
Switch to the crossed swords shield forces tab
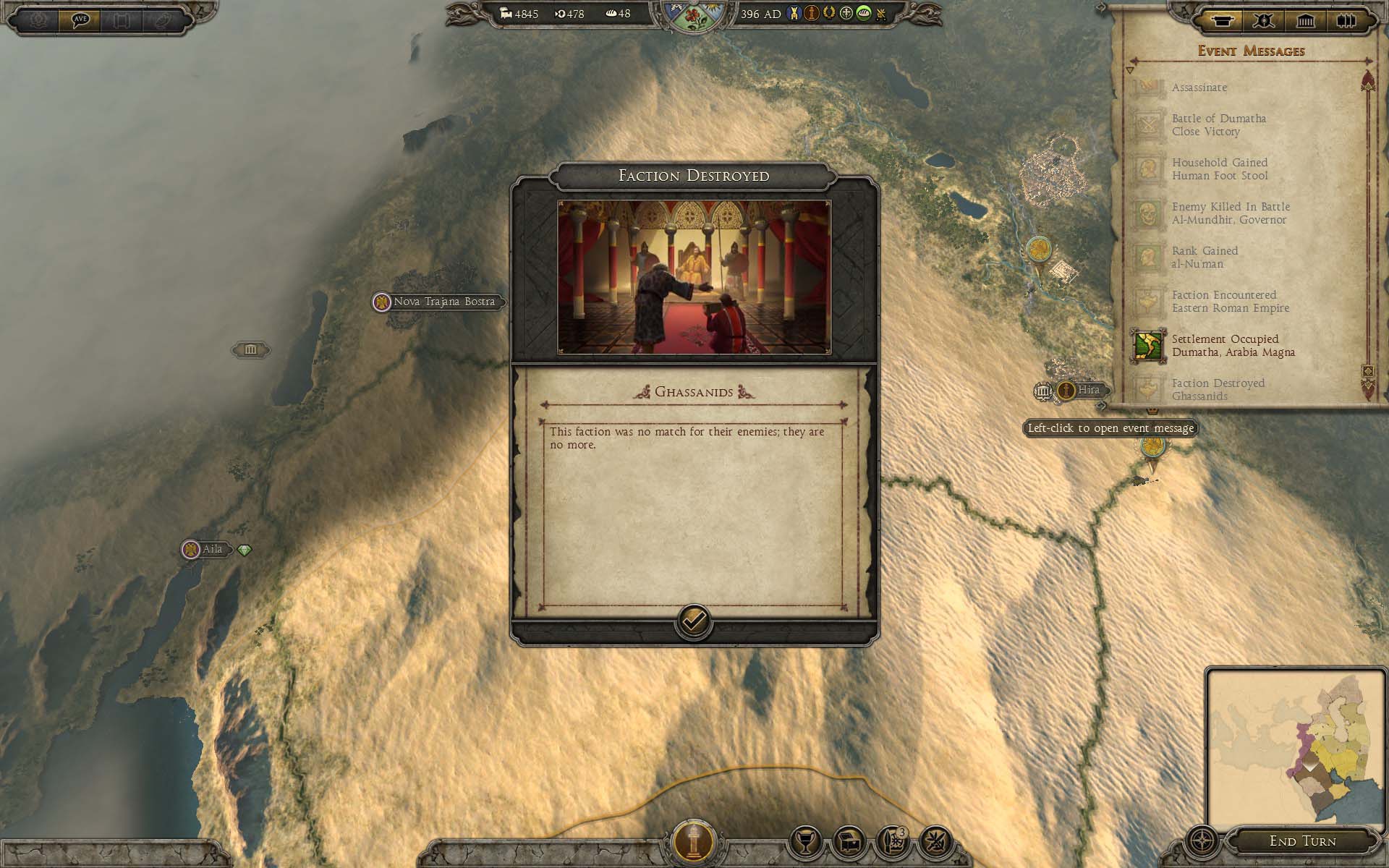pyautogui.click(x=1264, y=21)
